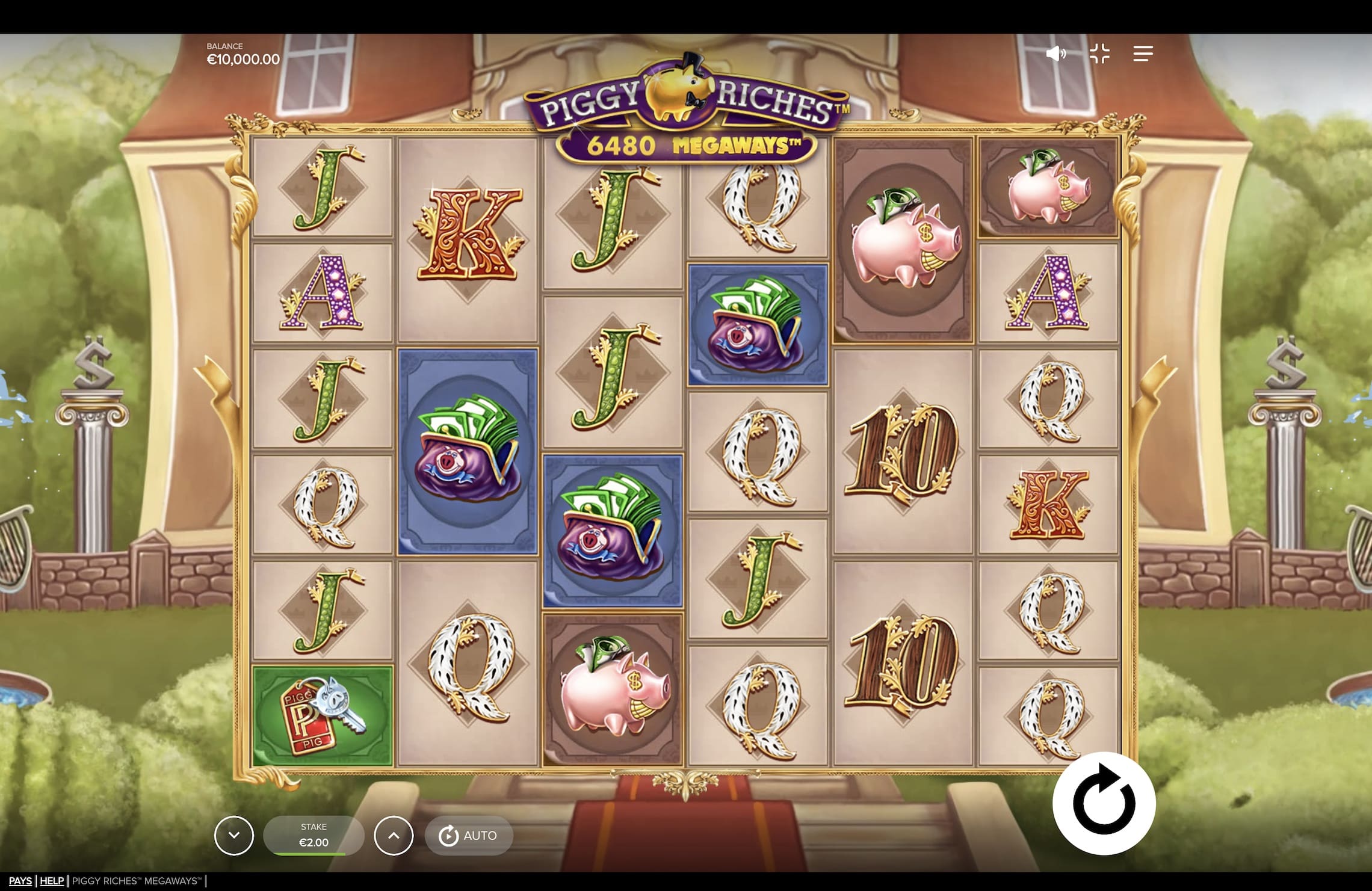Select the green PIGGY key bonus symbol
Image resolution: width=1372 pixels, height=891 pixels.
(323, 716)
